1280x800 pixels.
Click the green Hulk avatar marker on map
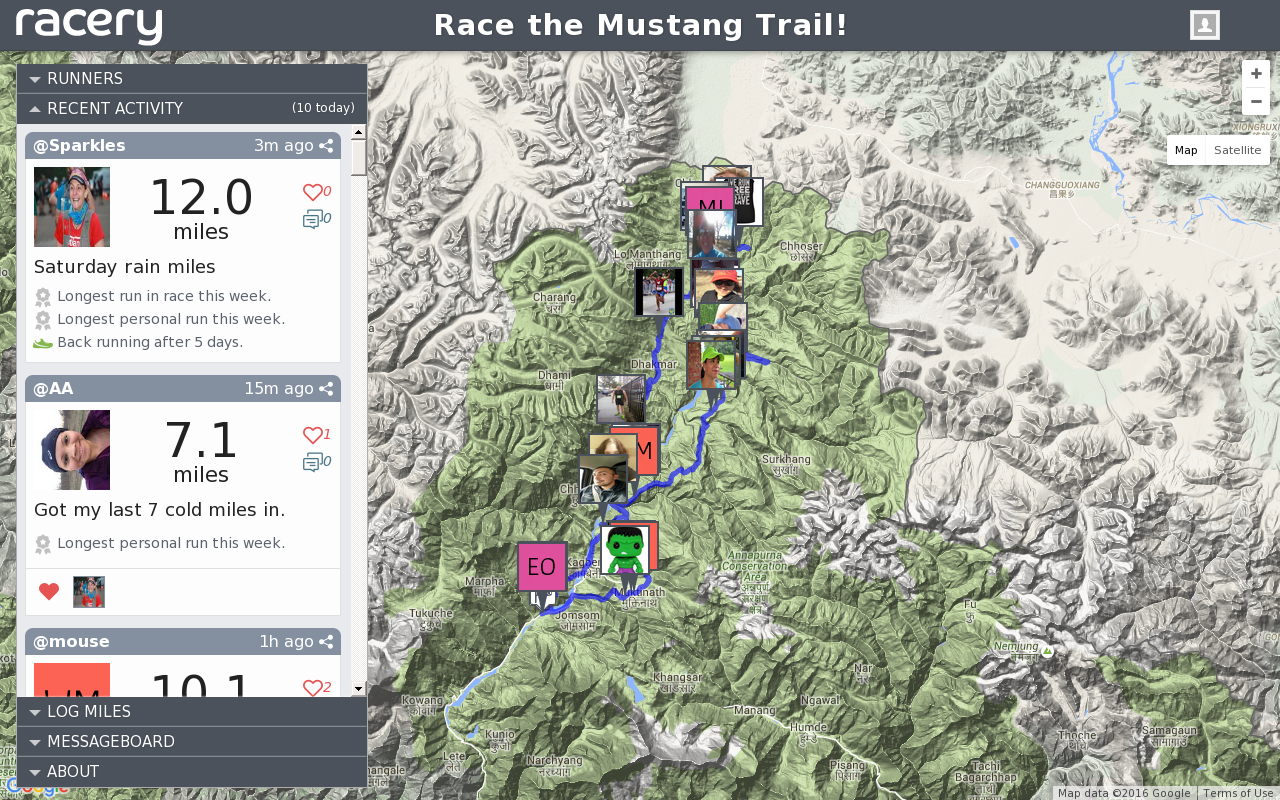(627, 551)
